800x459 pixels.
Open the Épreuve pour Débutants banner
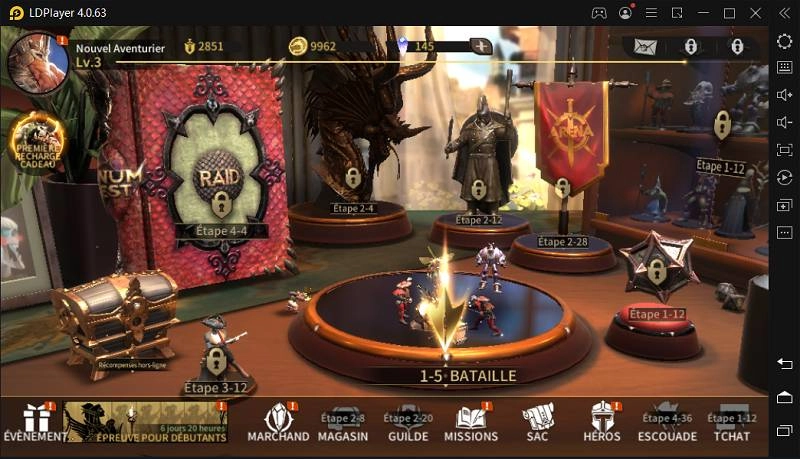[145, 421]
